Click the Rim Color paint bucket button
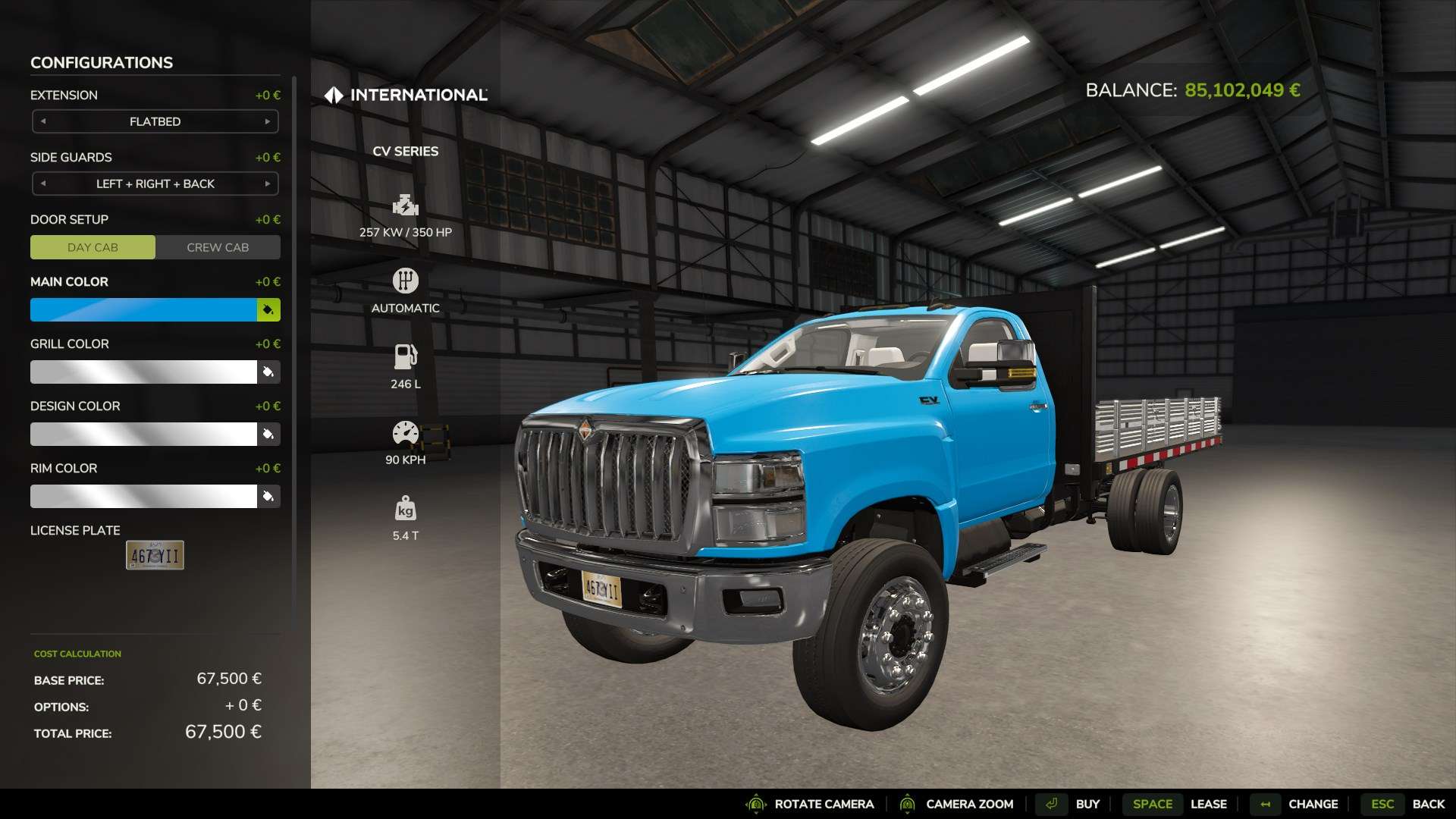1456x819 pixels. (x=268, y=496)
